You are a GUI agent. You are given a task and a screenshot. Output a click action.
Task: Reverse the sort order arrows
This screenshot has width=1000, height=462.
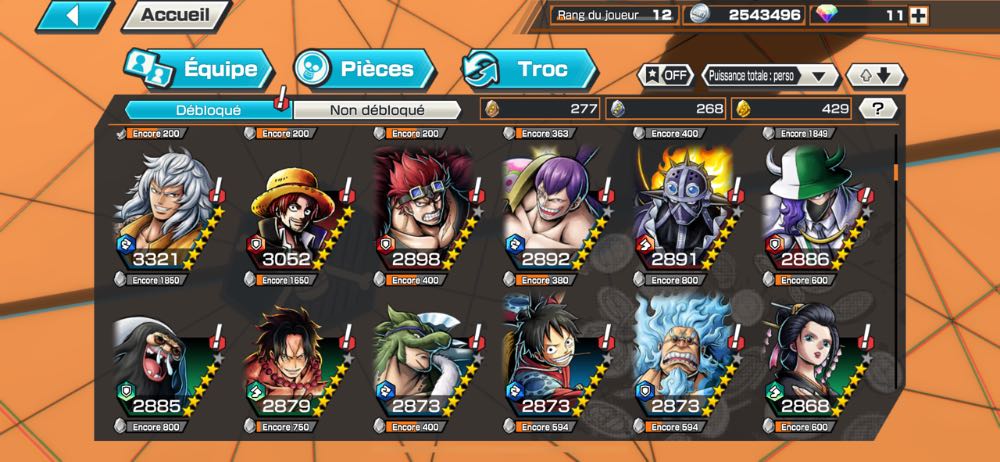(876, 75)
